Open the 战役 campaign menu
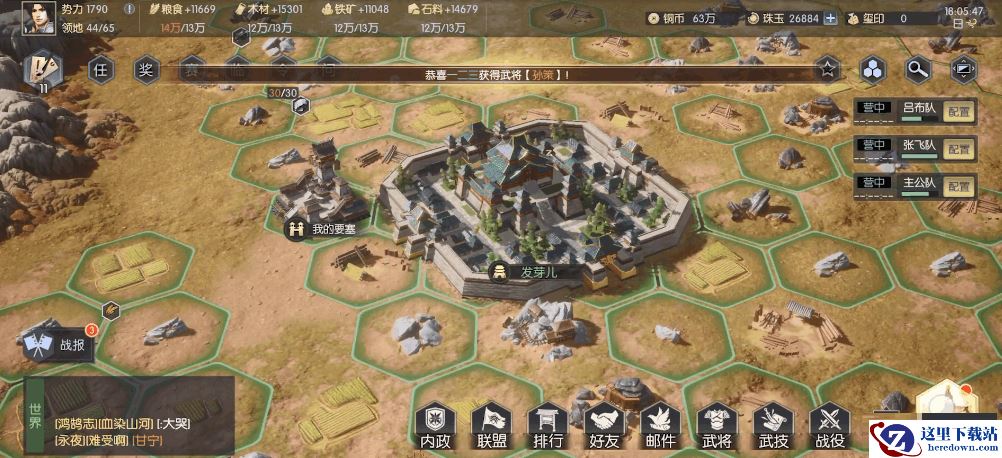The width and height of the screenshot is (1002, 458). [x=830, y=425]
